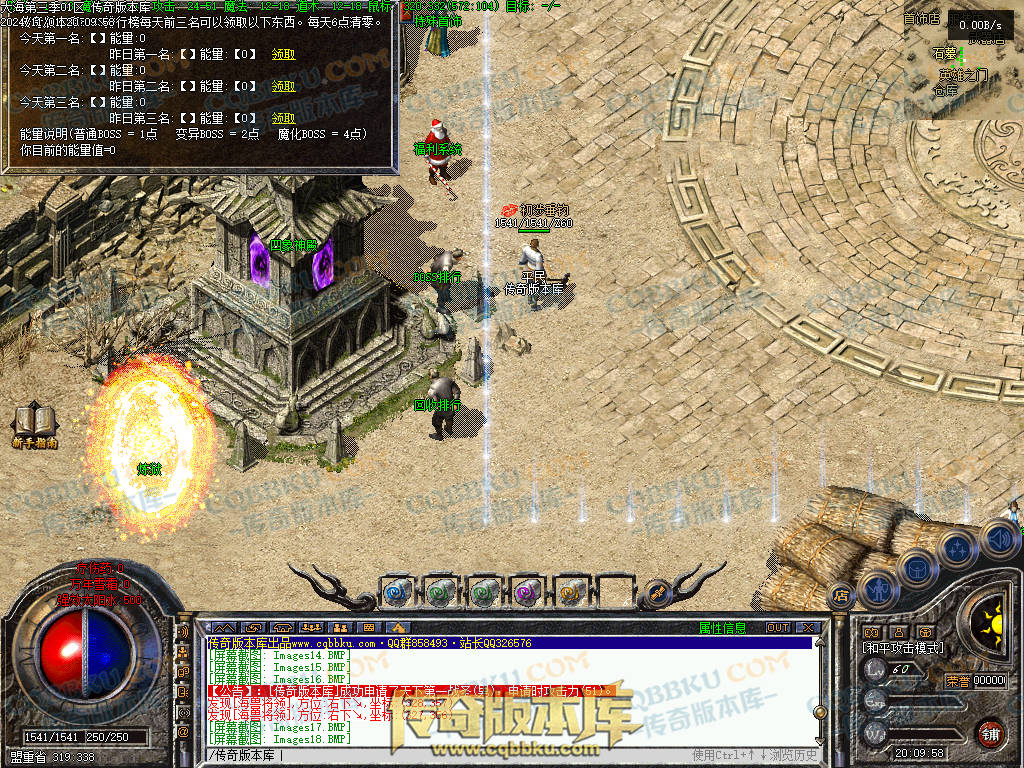Open the red 铺 stall button
Image resolution: width=1024 pixels, height=768 pixels.
pos(990,733)
